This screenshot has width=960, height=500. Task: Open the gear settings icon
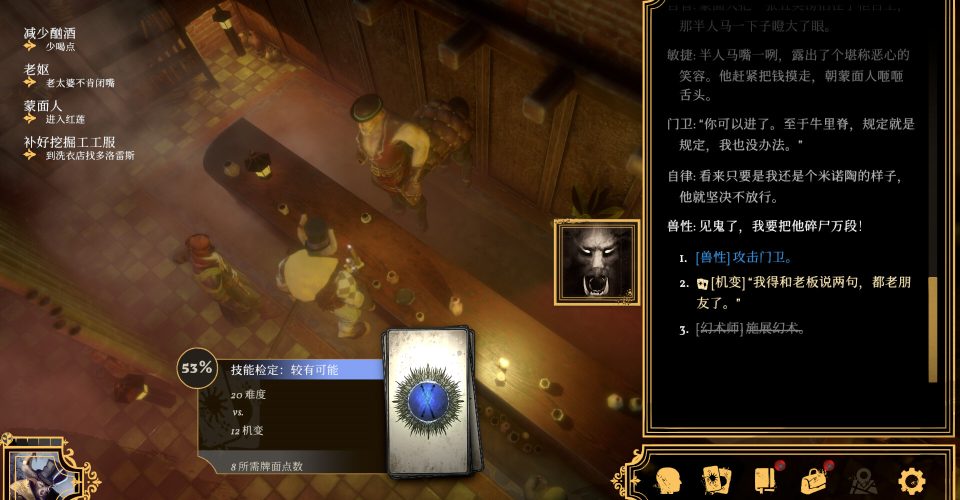[911, 480]
